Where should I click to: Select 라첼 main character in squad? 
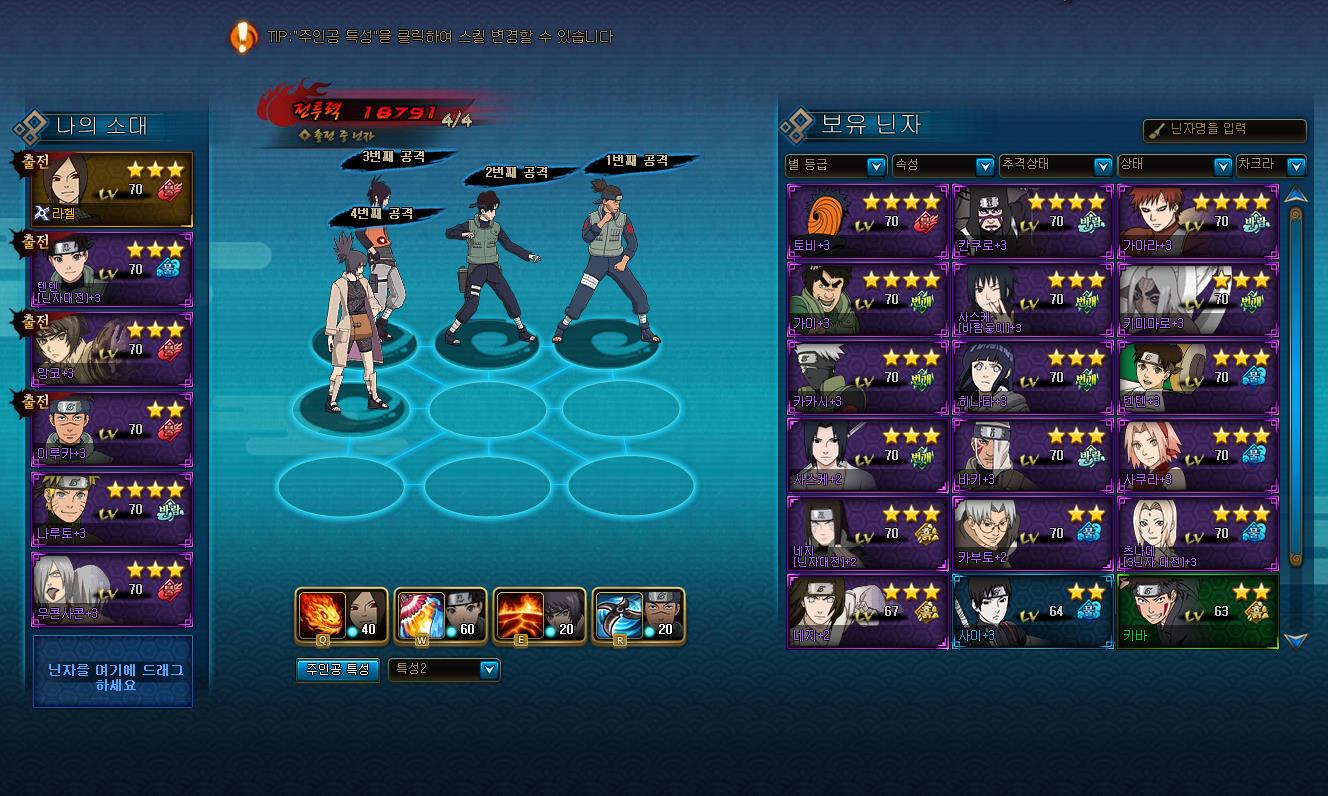point(112,189)
